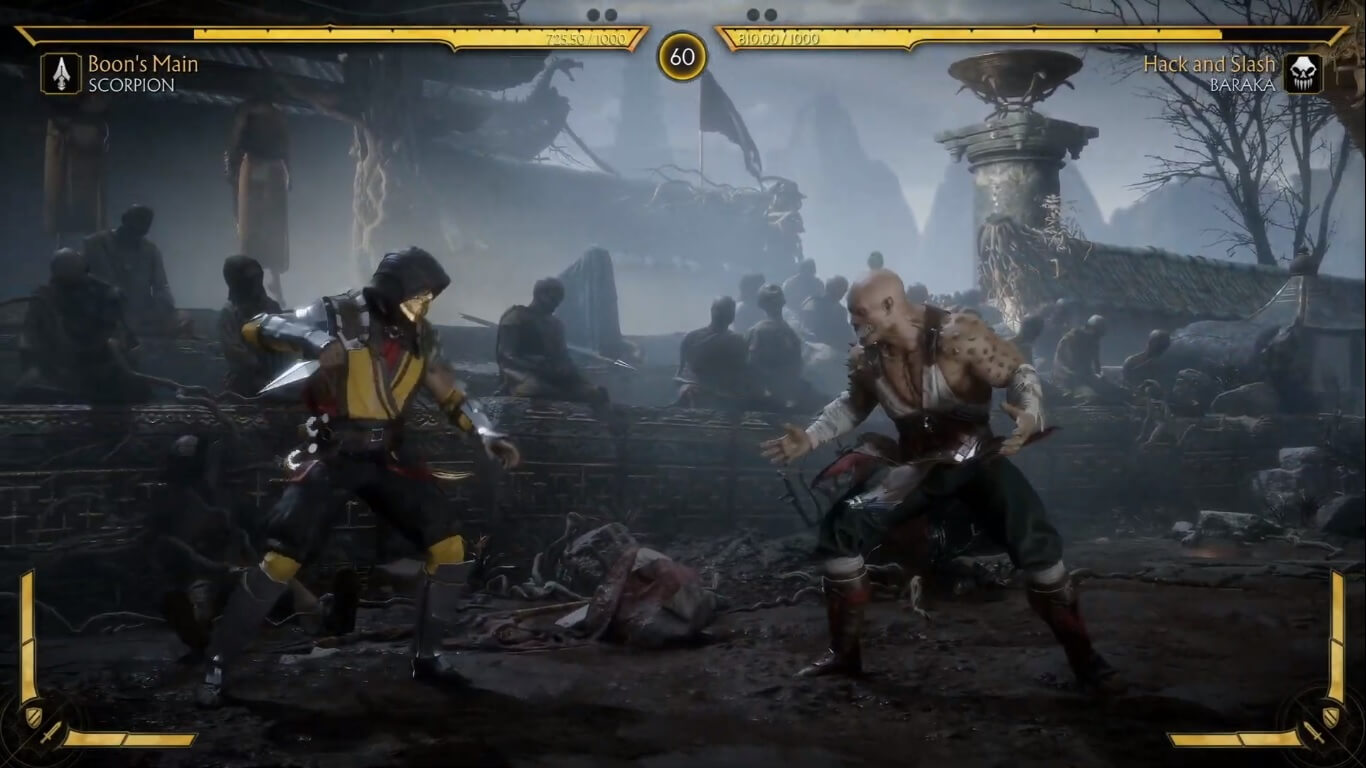Expand Scorpion's bottom-left circular meter gauge
Viewport: 1366px width, 768px height.
click(40, 725)
